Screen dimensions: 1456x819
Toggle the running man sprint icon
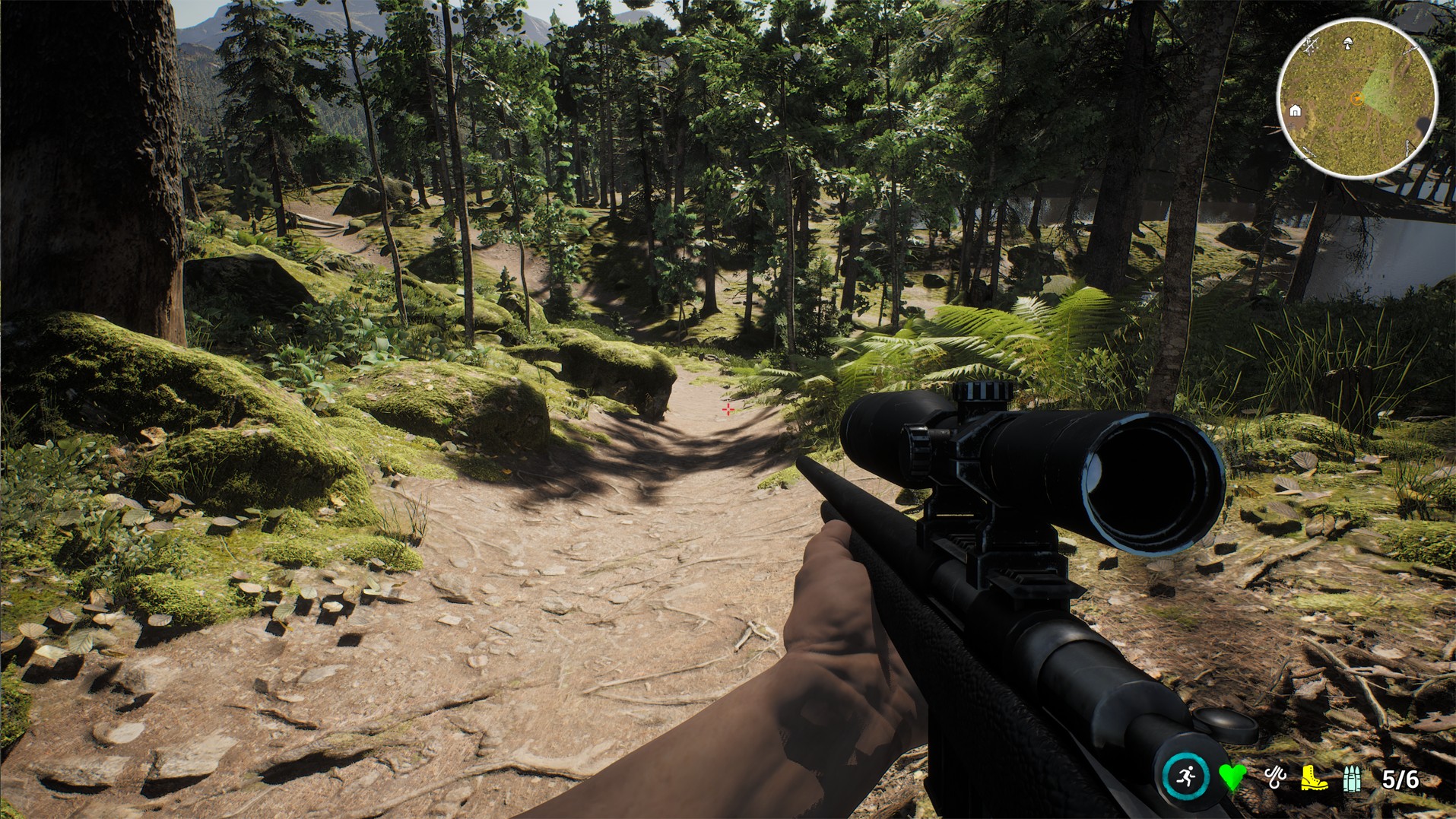point(1186,776)
